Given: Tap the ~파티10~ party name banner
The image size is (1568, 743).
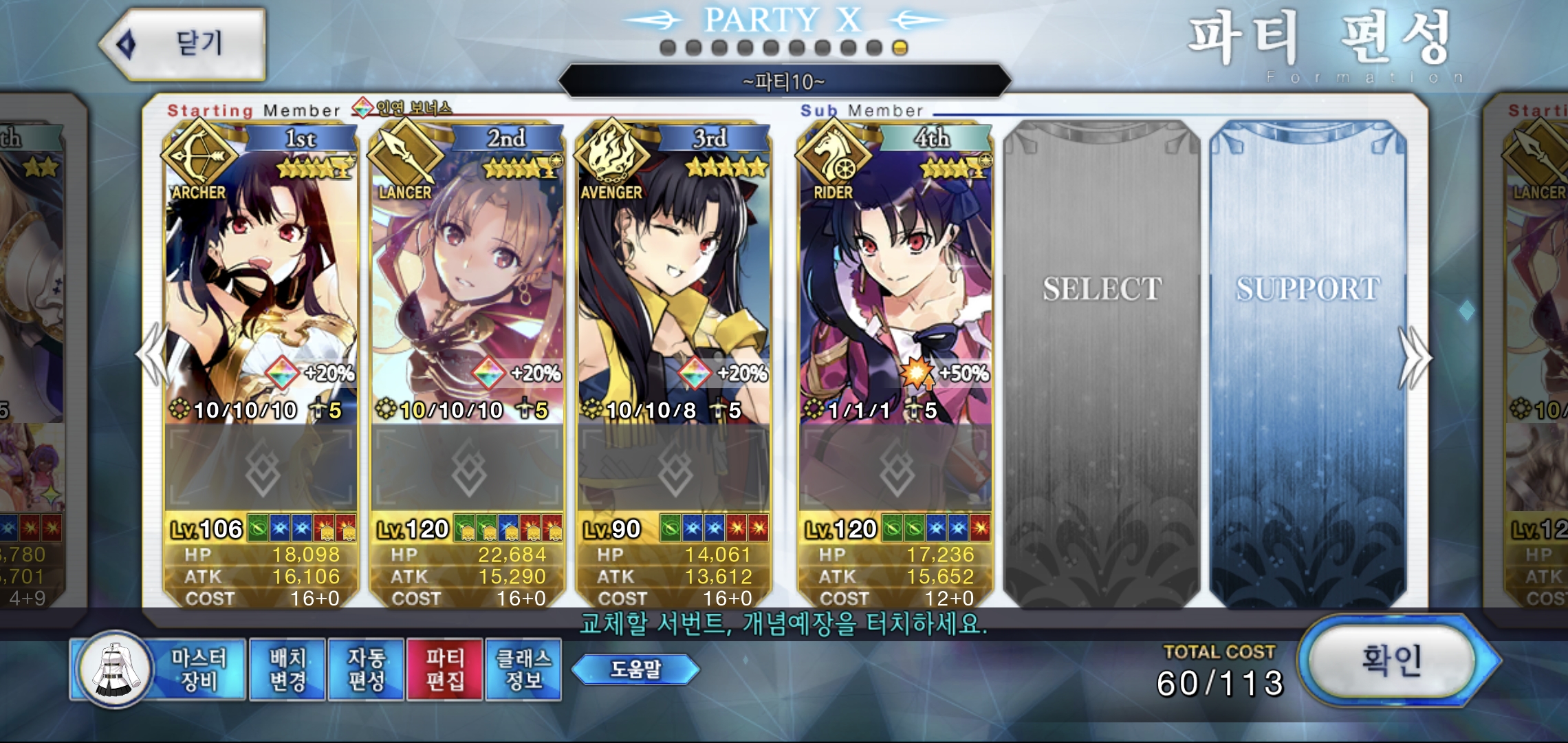Looking at the screenshot, I should (x=784, y=83).
